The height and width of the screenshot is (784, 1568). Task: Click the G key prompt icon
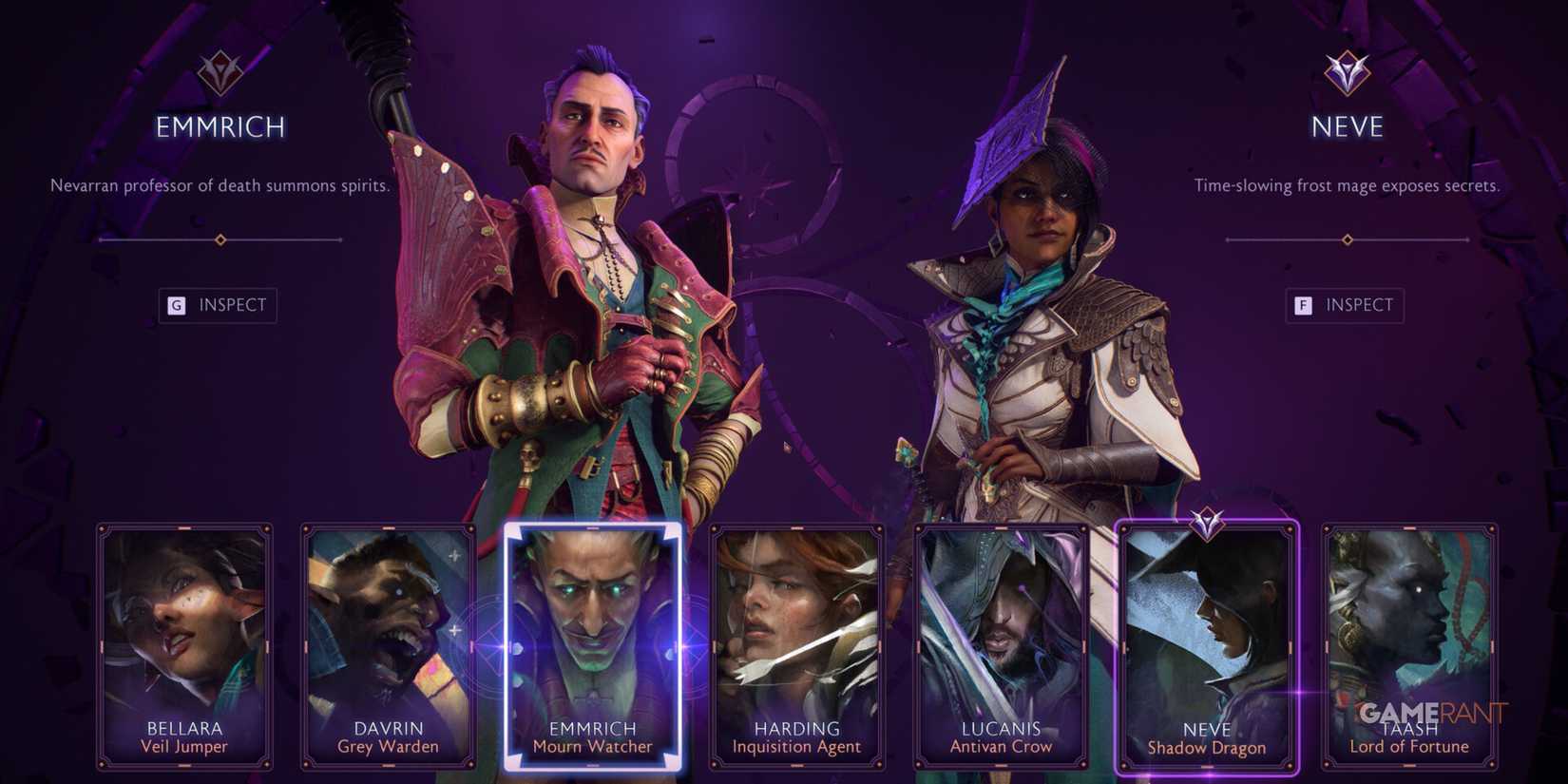coord(174,305)
